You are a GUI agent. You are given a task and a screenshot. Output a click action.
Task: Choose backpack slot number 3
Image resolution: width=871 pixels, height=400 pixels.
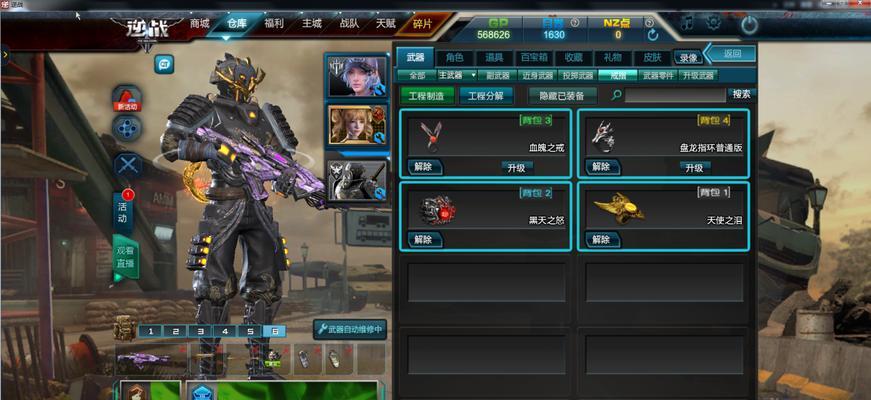[x=199, y=331]
